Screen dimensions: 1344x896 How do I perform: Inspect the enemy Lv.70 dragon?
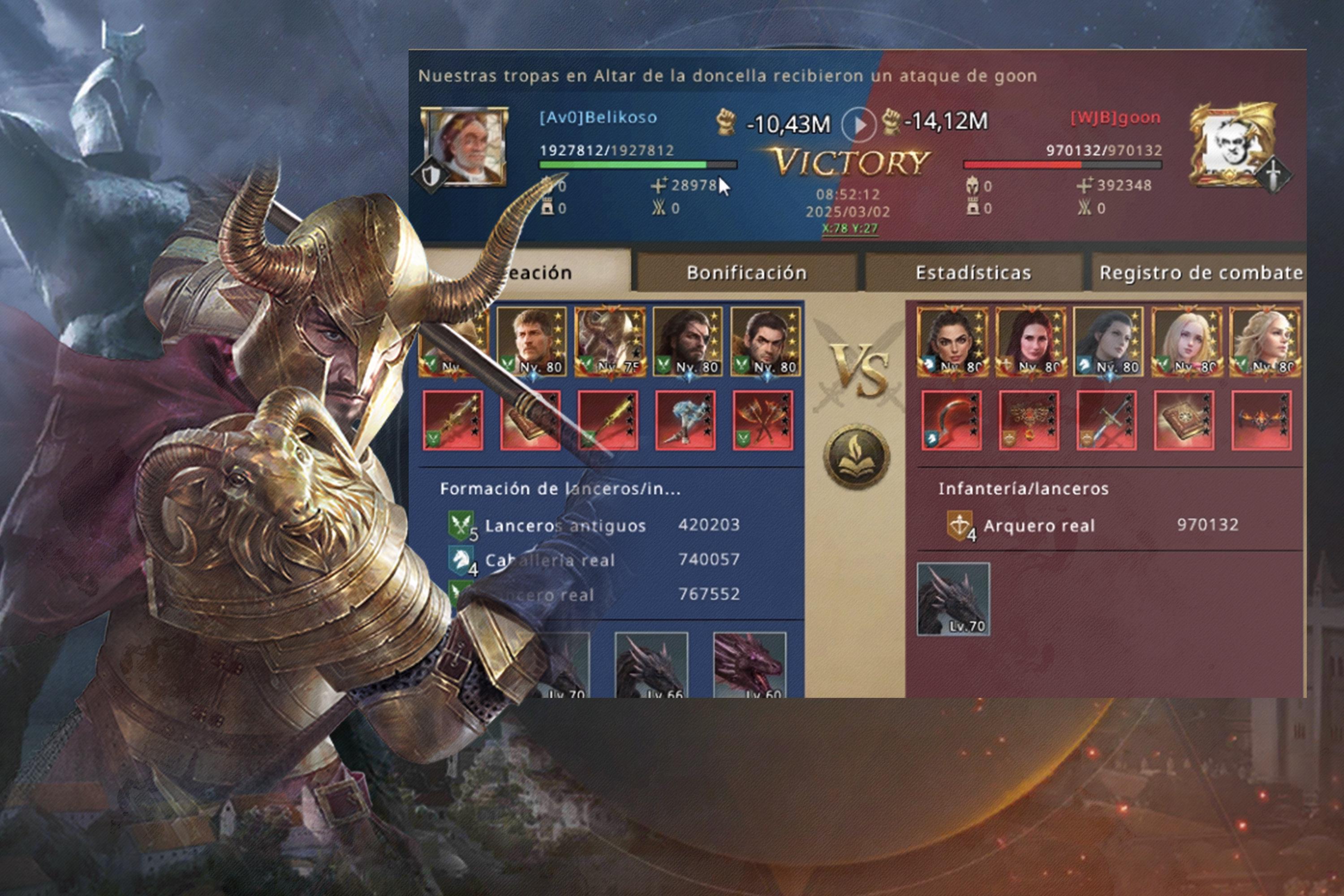point(953,599)
